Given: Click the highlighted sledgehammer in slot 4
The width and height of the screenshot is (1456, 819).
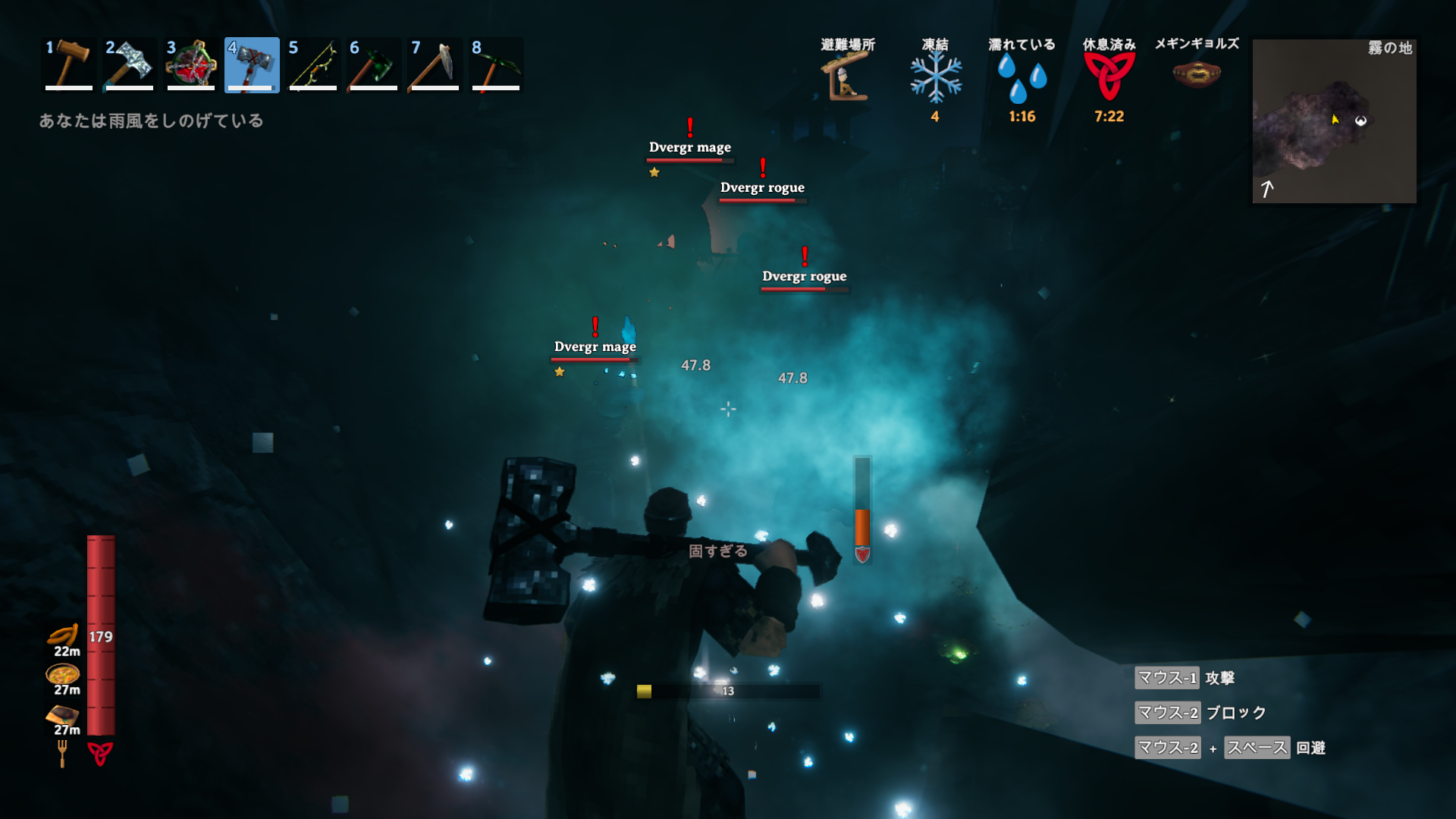Looking at the screenshot, I should point(252,65).
